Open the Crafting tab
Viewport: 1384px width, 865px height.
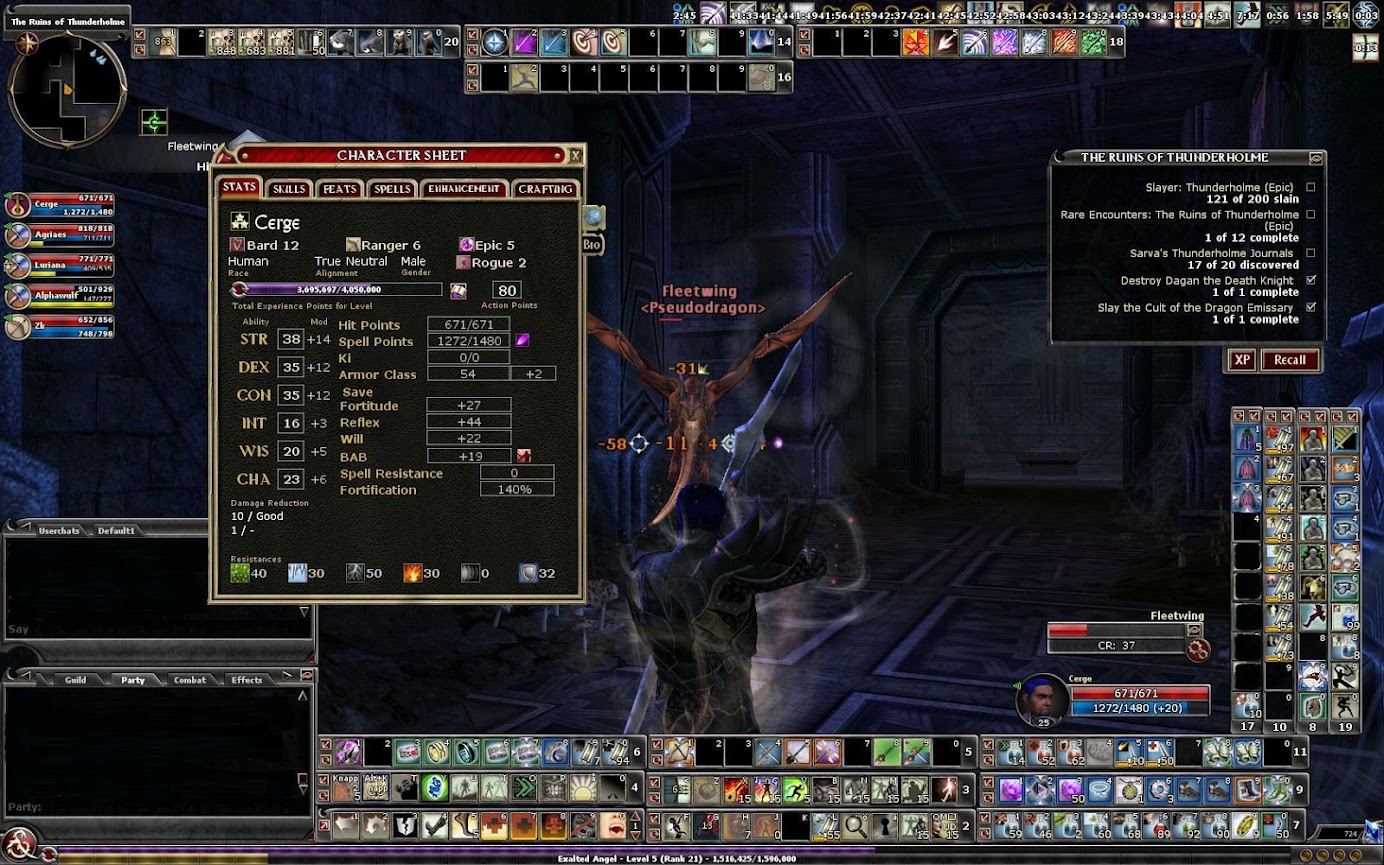pyautogui.click(x=545, y=189)
